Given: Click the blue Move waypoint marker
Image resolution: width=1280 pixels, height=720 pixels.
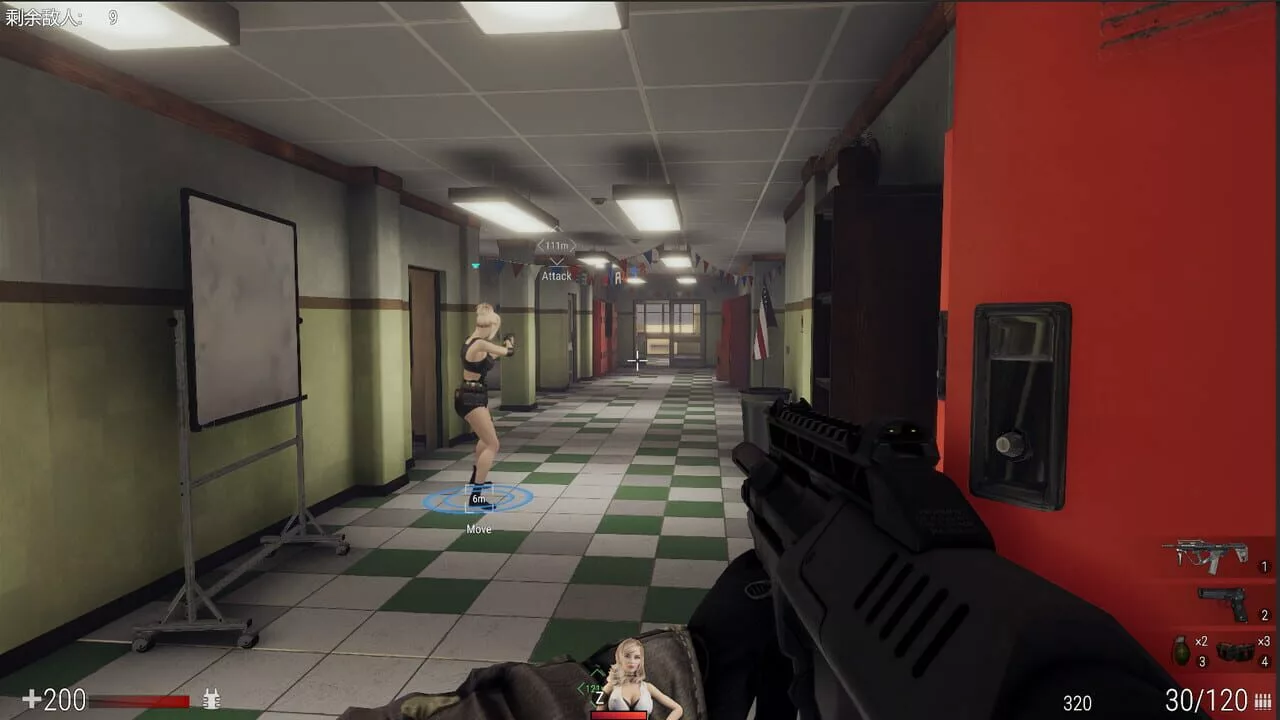Looking at the screenshot, I should click(478, 498).
